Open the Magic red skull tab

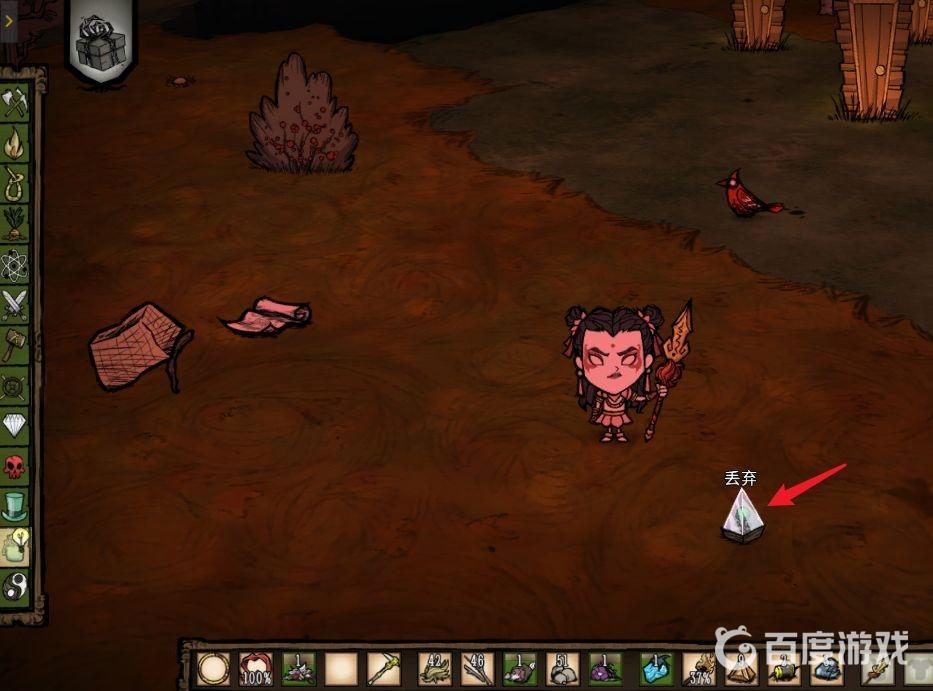tap(14, 467)
